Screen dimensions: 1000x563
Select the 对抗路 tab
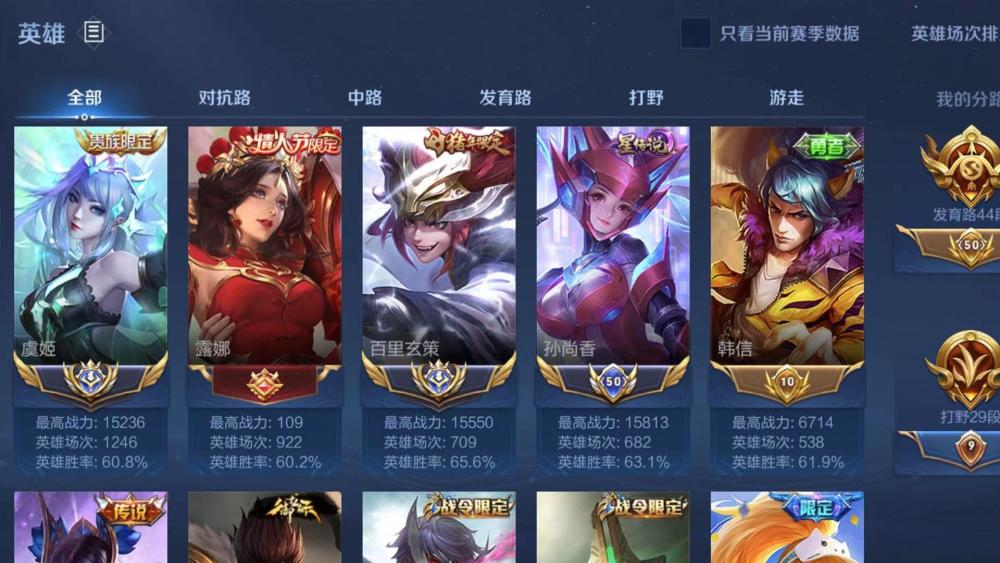point(224,98)
